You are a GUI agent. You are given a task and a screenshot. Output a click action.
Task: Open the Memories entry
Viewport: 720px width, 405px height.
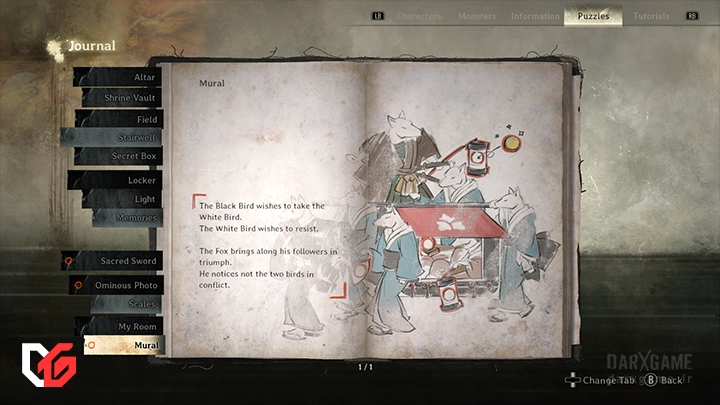(x=125, y=217)
